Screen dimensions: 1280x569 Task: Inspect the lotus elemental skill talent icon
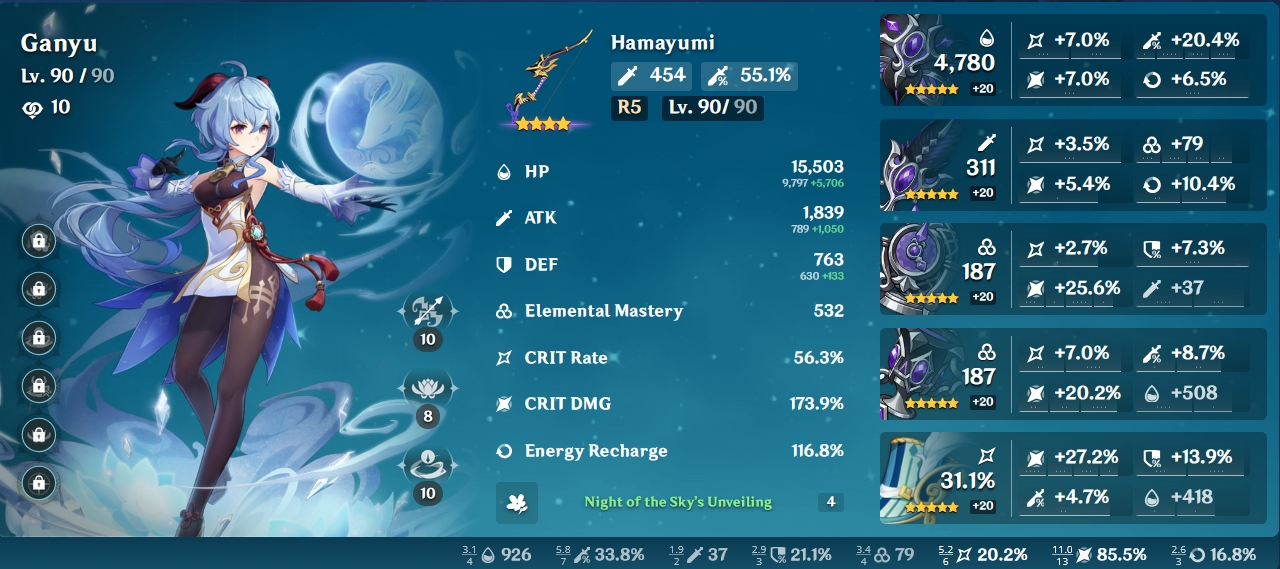point(428,387)
